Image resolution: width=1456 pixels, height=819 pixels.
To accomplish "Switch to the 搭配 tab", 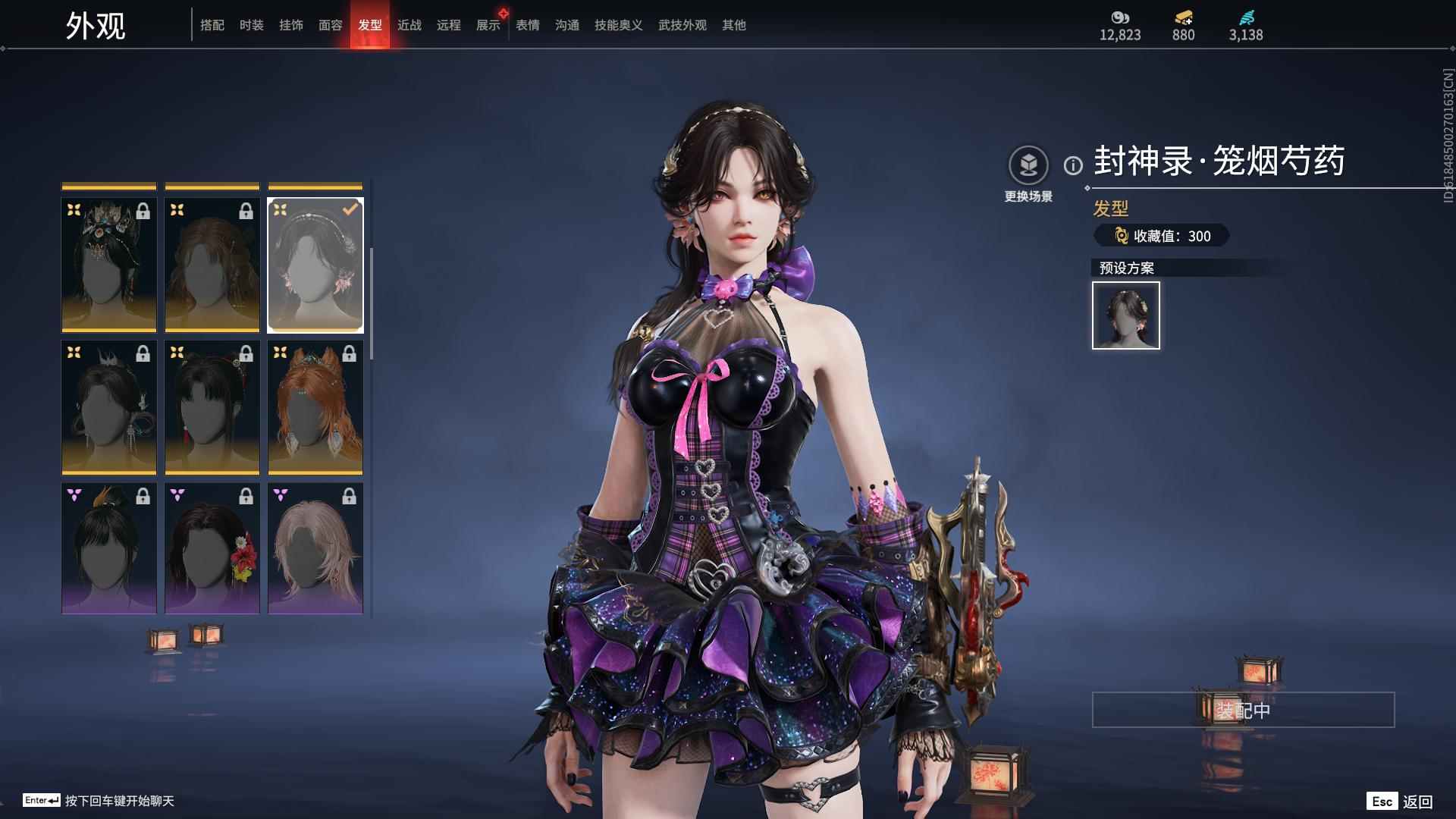I will [x=212, y=25].
